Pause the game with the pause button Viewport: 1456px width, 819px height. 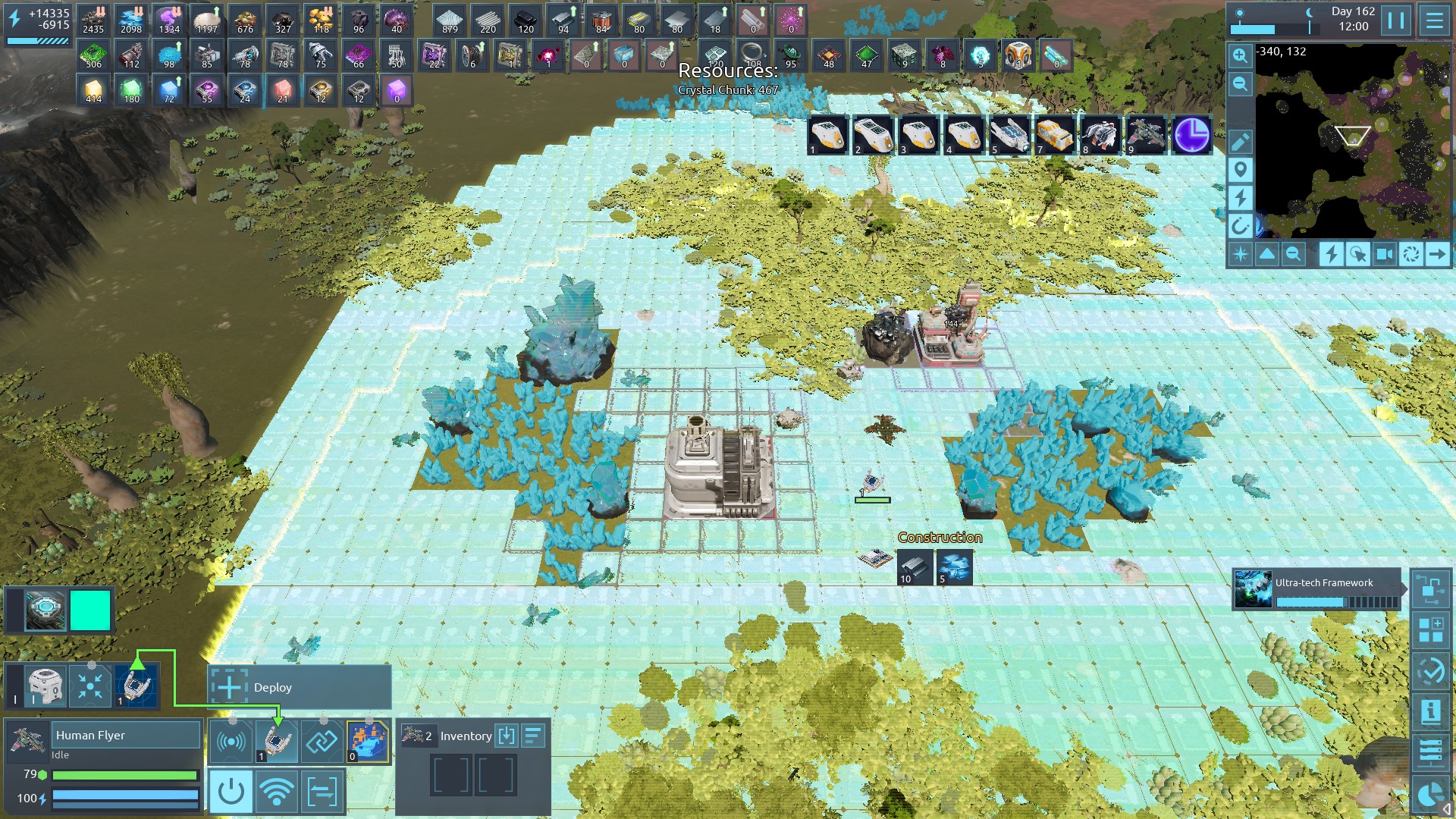pyautogui.click(x=1396, y=20)
